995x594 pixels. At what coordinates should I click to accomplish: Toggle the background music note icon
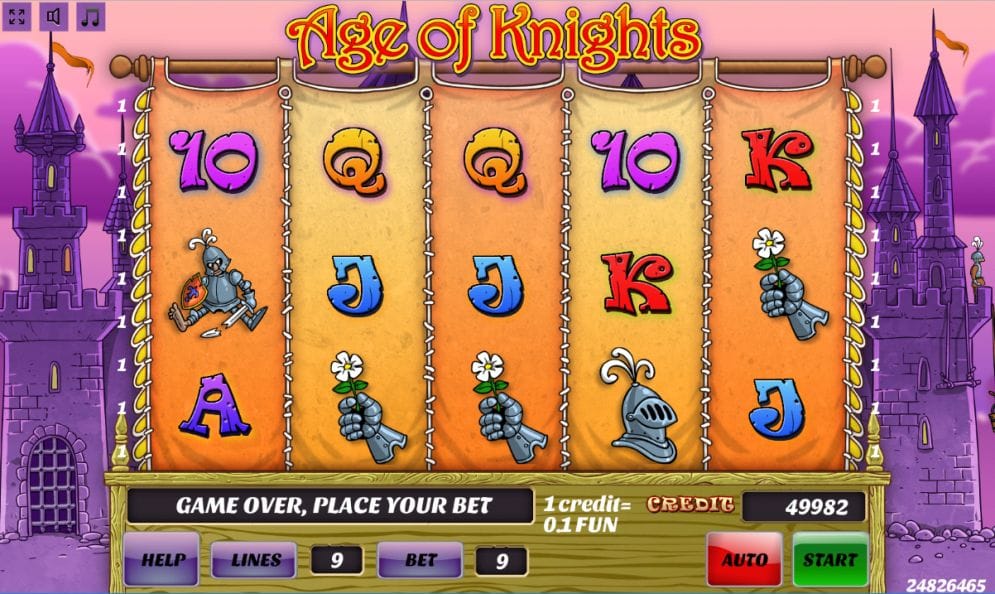tap(90, 17)
